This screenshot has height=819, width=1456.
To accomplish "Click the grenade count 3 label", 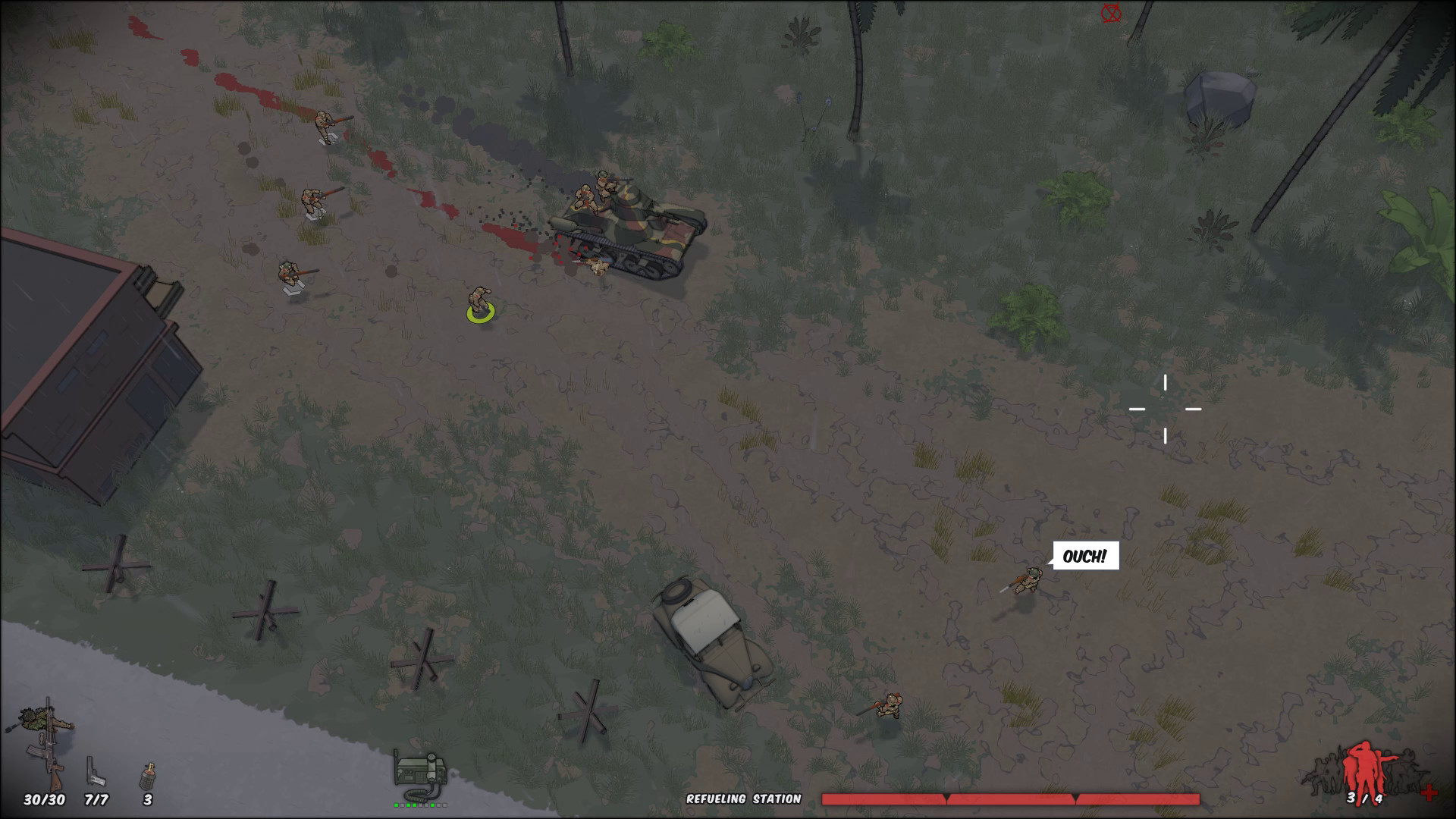I will [x=149, y=799].
